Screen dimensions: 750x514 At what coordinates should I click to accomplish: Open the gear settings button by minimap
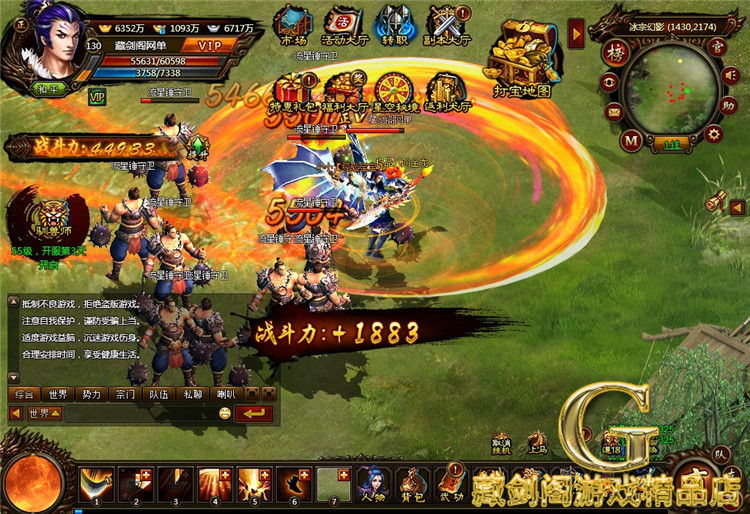tap(714, 133)
